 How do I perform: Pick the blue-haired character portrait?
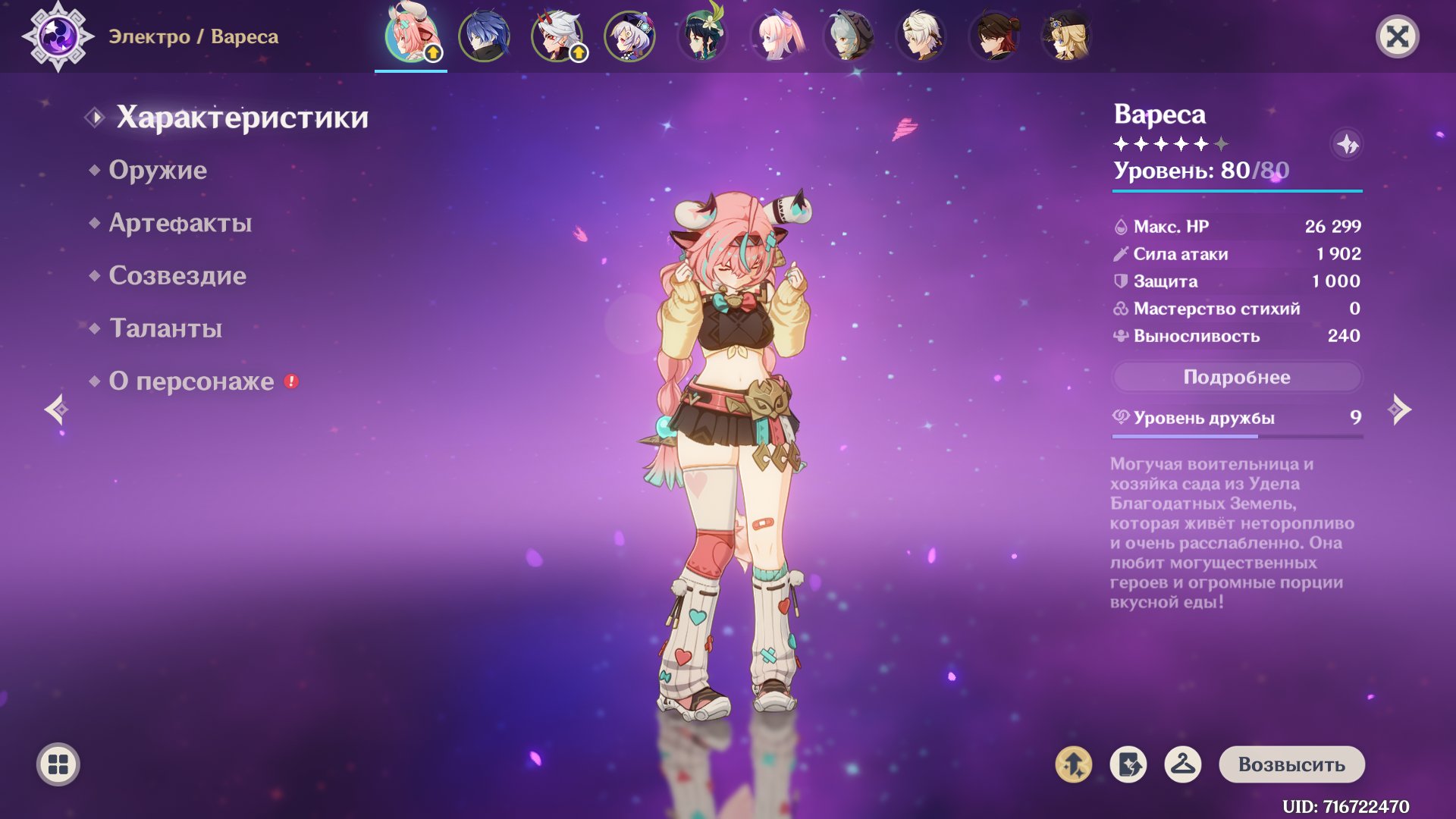pos(485,36)
